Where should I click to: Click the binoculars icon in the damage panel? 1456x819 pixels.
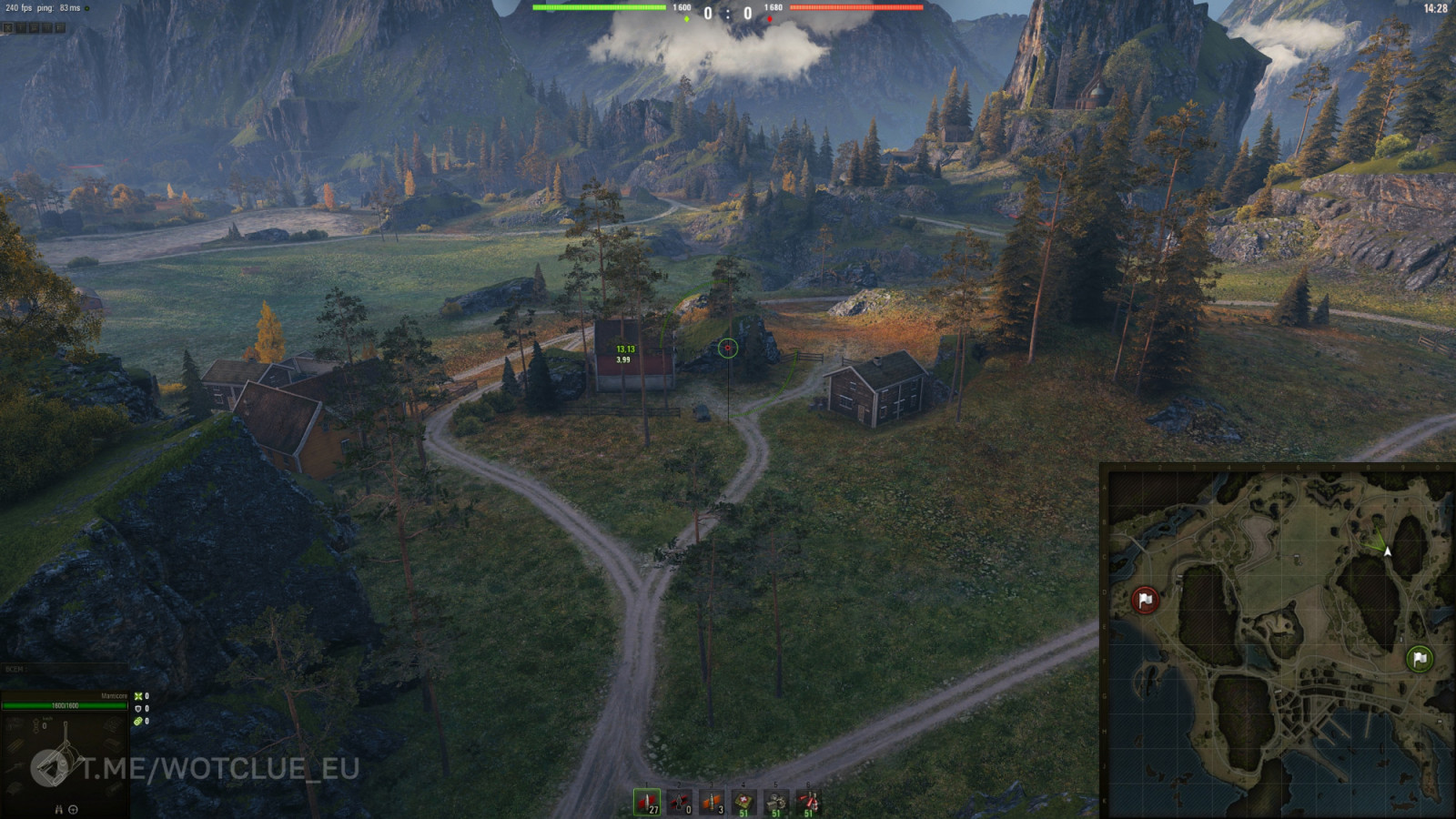[x=58, y=809]
